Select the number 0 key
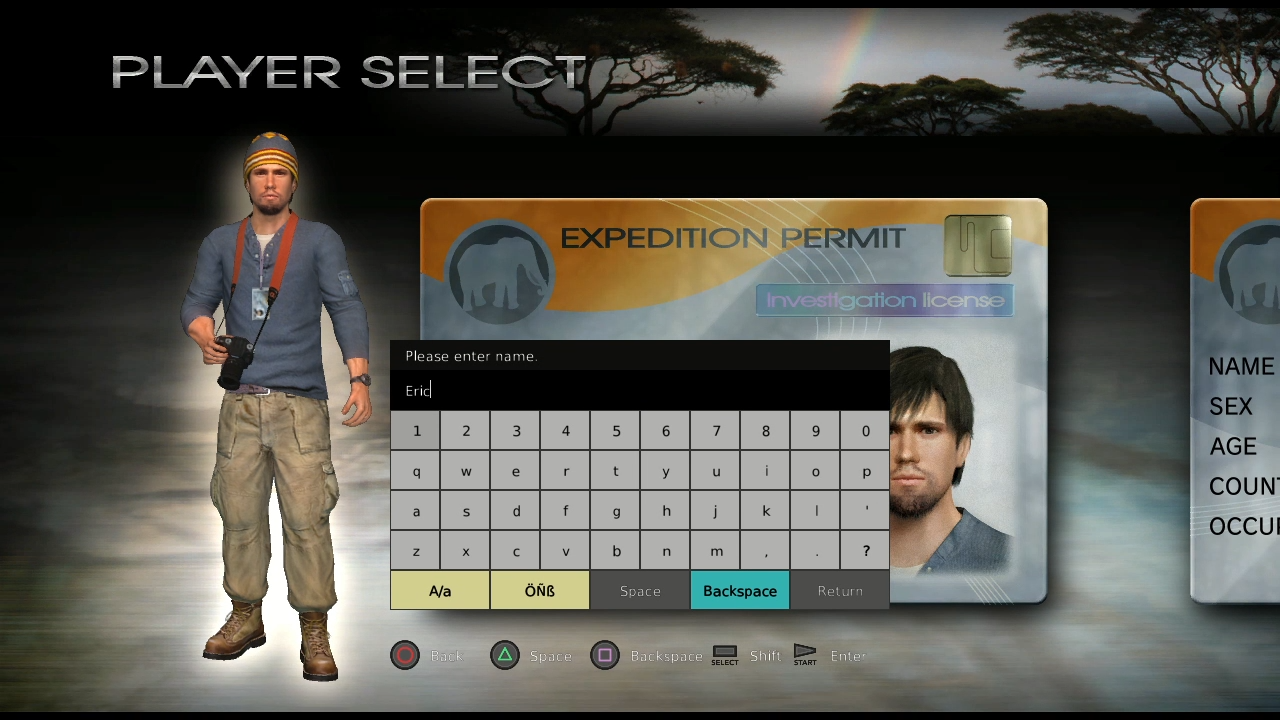Image resolution: width=1280 pixels, height=720 pixels. click(866, 431)
